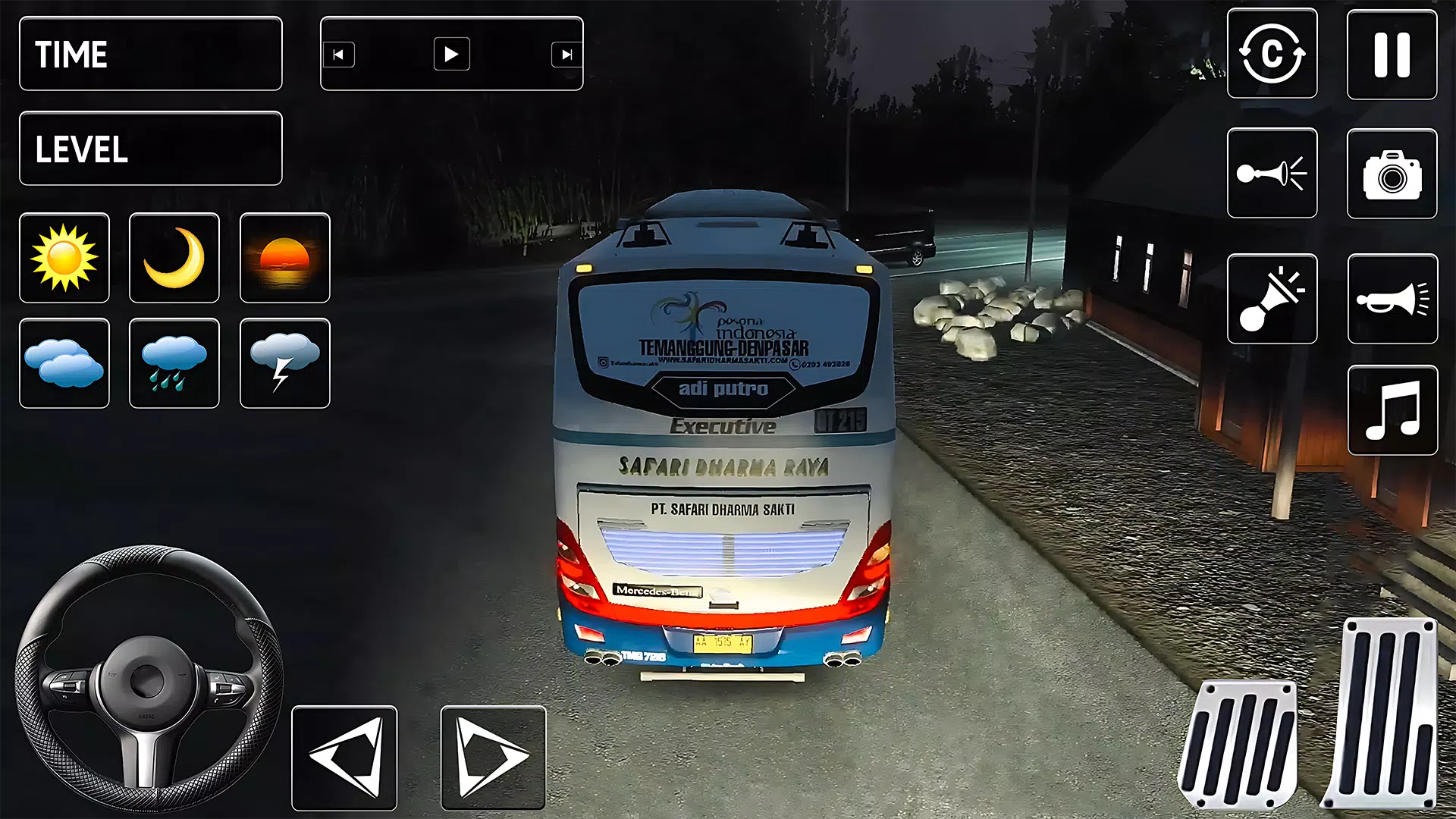Choose the sunset time of day
The height and width of the screenshot is (819, 1456).
(x=284, y=258)
